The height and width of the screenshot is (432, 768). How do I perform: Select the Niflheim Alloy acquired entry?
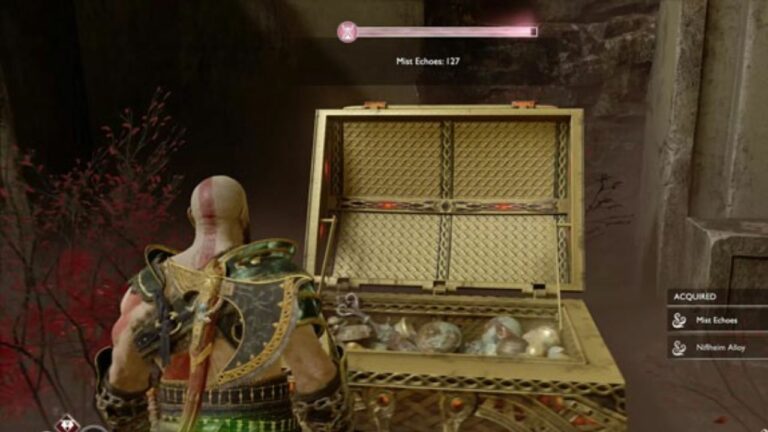[718, 347]
